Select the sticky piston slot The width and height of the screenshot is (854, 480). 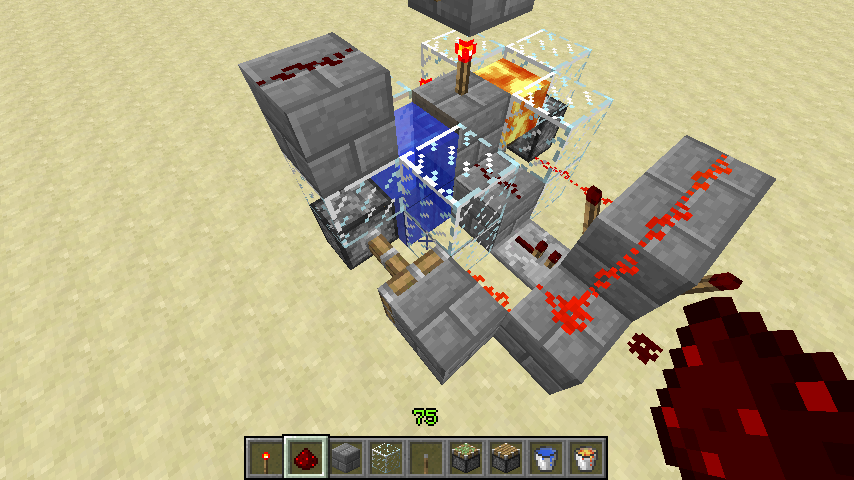tap(464, 458)
